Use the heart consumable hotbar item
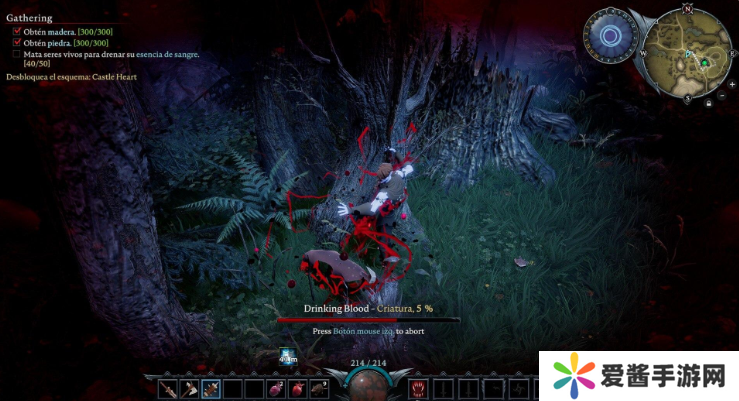The image size is (739, 401). pyautogui.click(x=297, y=388)
